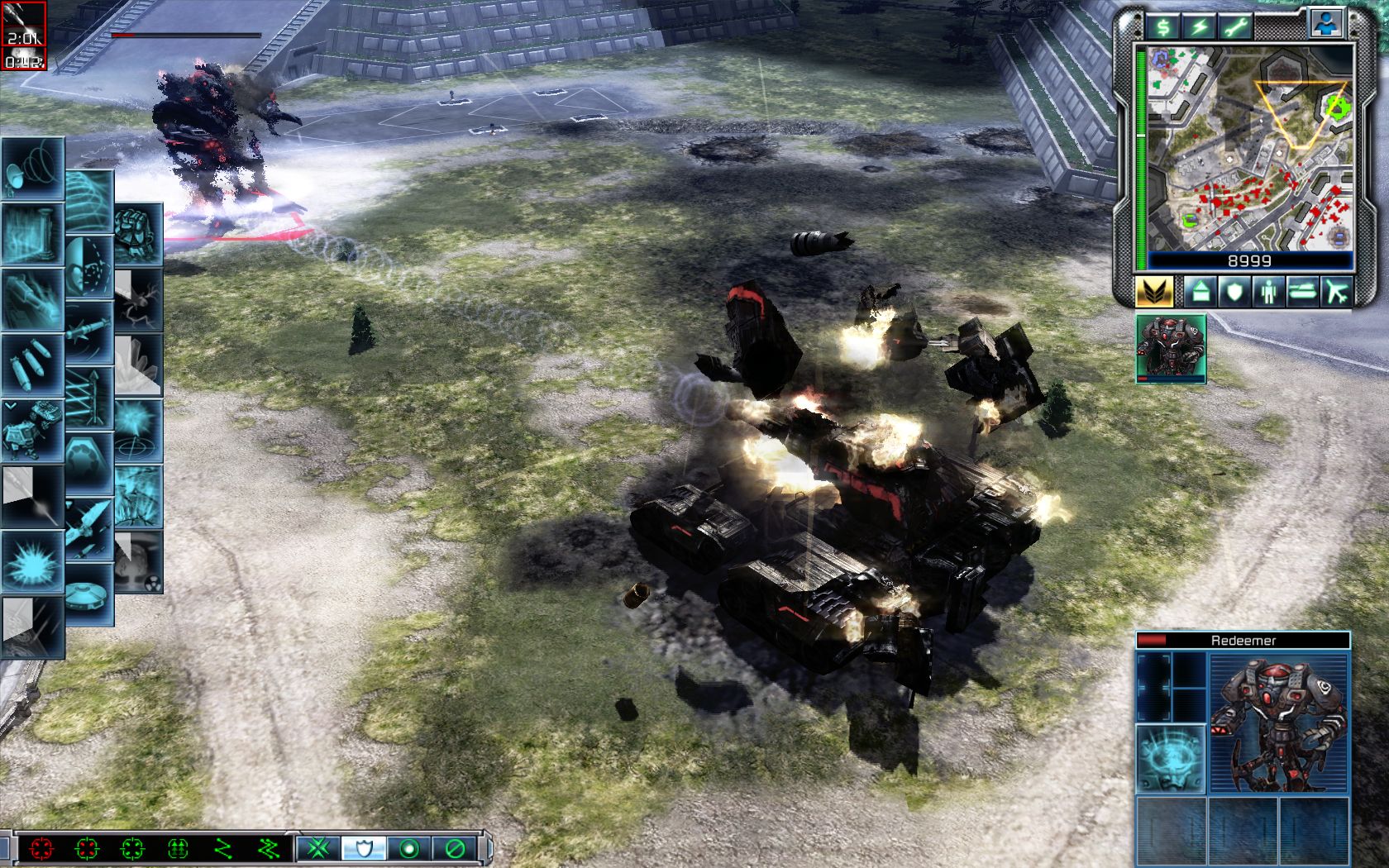1389x868 pixels.
Task: Activate sell mode with the dollar button
Action: 1163,28
